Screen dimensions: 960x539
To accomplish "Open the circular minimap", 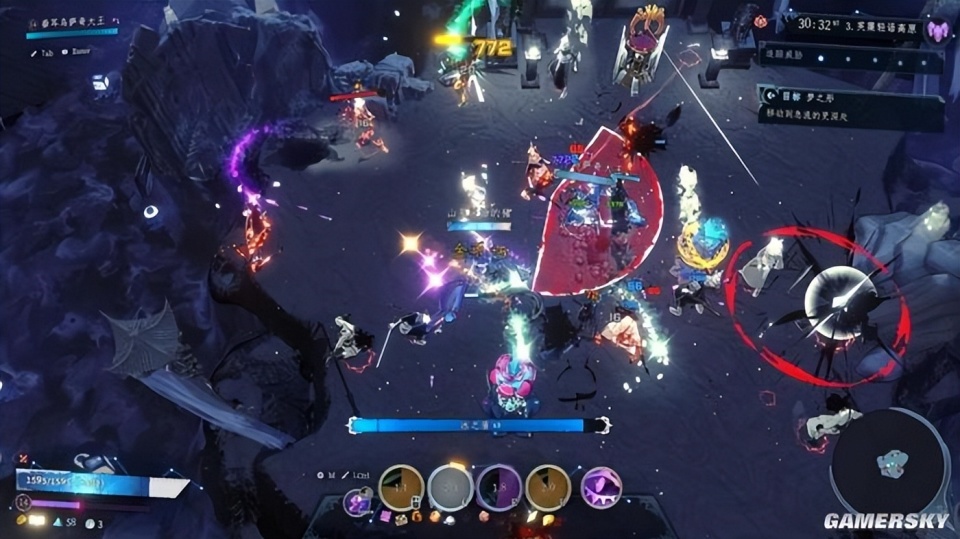I will click(888, 463).
